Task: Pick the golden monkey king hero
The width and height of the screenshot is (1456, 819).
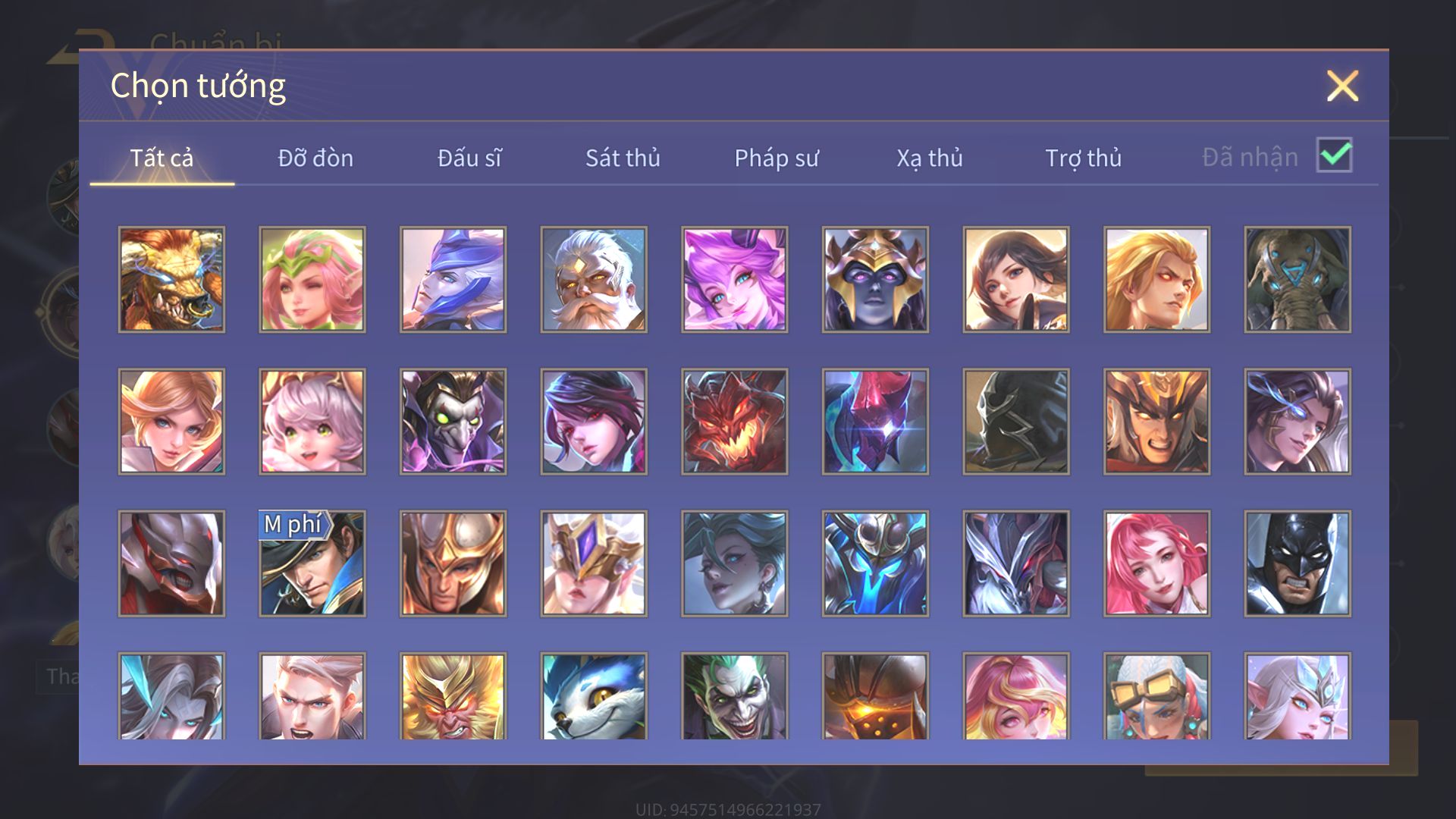Action: point(453,698)
